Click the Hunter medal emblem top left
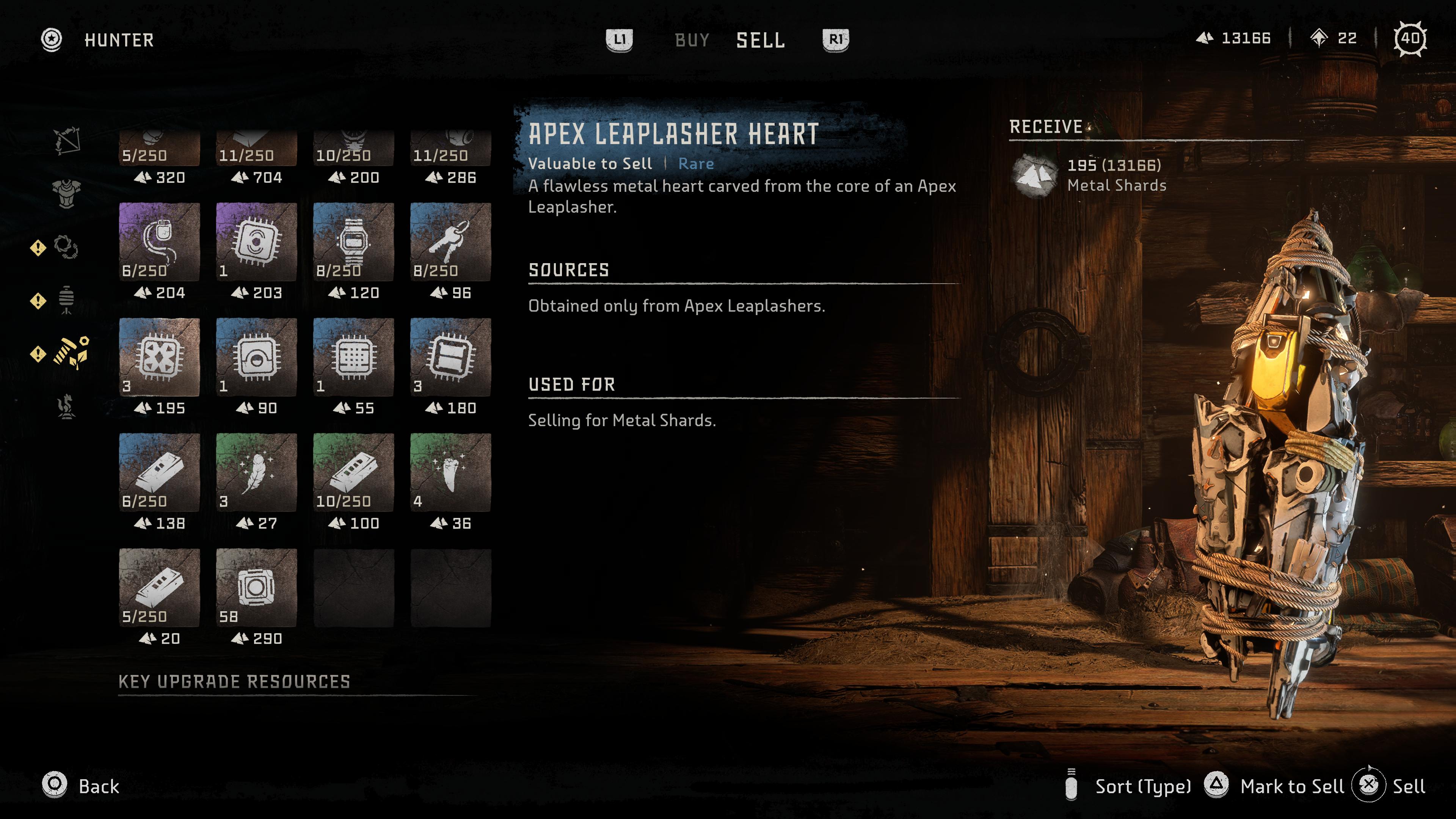Image resolution: width=1456 pixels, height=819 pixels. 53,39
